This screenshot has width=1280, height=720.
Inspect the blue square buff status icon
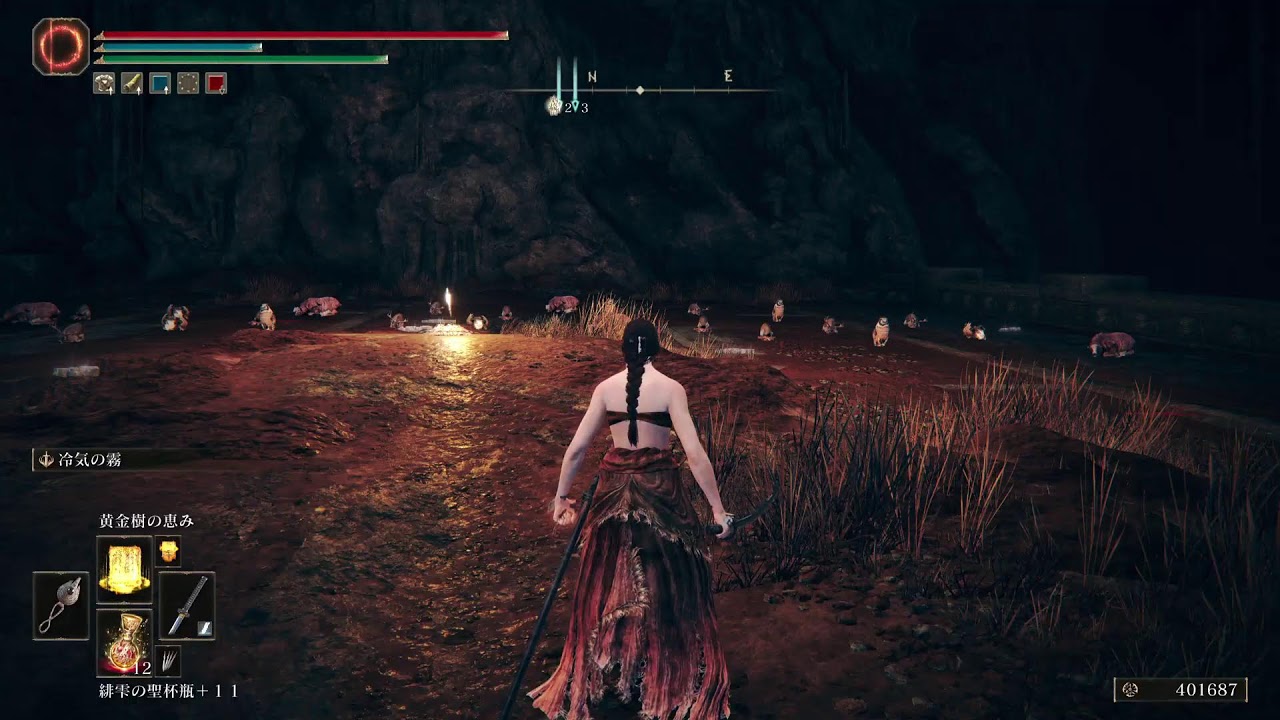tap(160, 84)
